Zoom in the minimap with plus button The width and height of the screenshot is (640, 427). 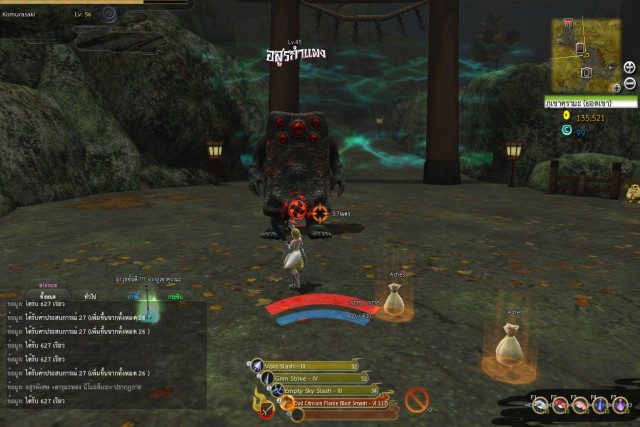(629, 67)
